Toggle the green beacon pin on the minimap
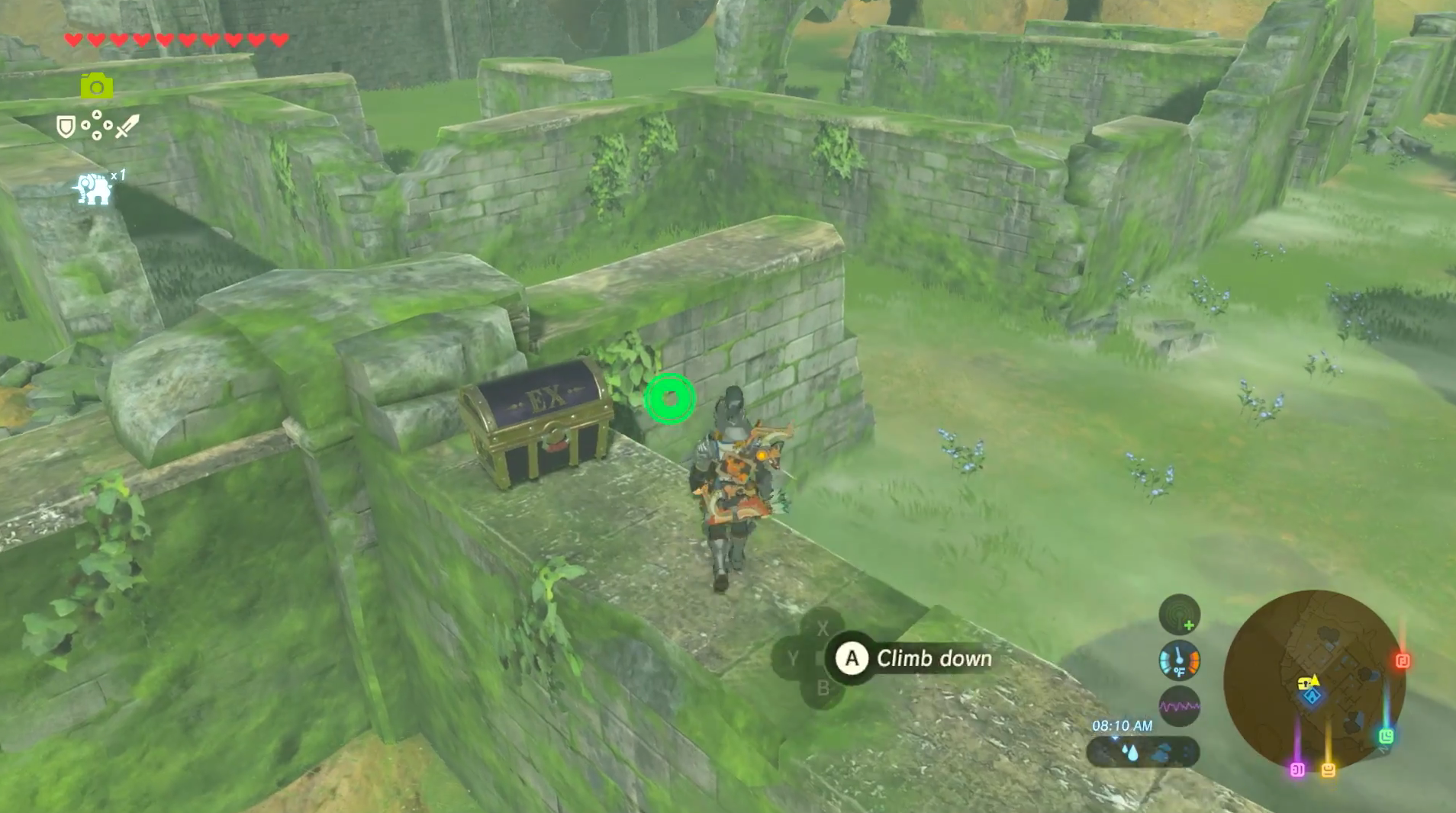Image resolution: width=1456 pixels, height=813 pixels. (1387, 737)
